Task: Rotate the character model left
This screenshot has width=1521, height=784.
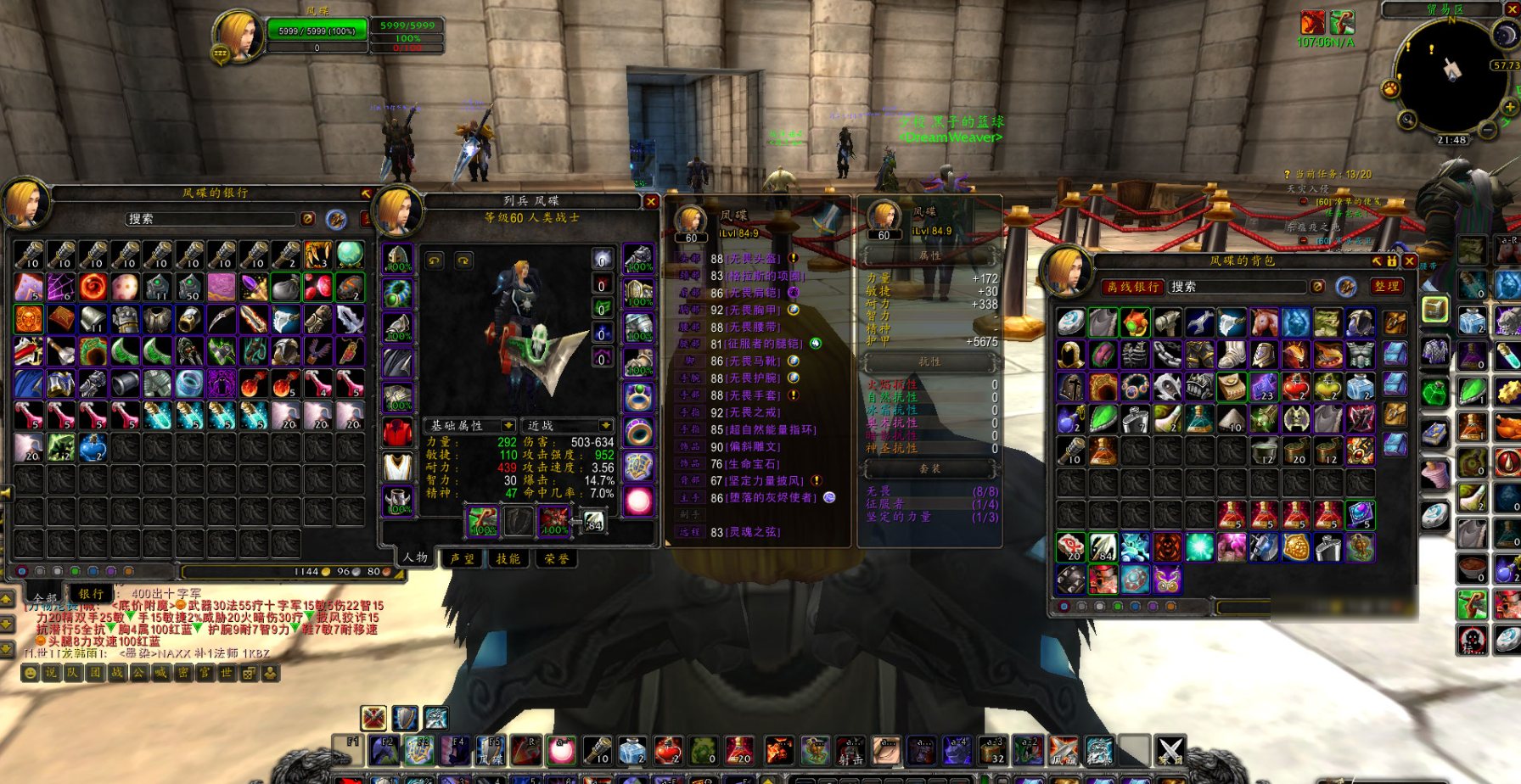Action: click(x=435, y=260)
